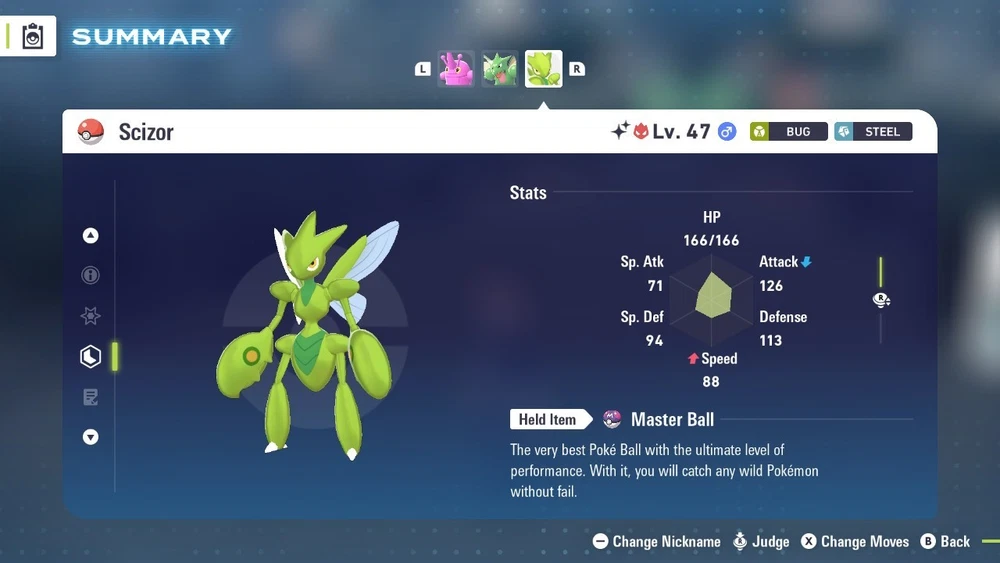Click the Held Item label

tap(547, 420)
